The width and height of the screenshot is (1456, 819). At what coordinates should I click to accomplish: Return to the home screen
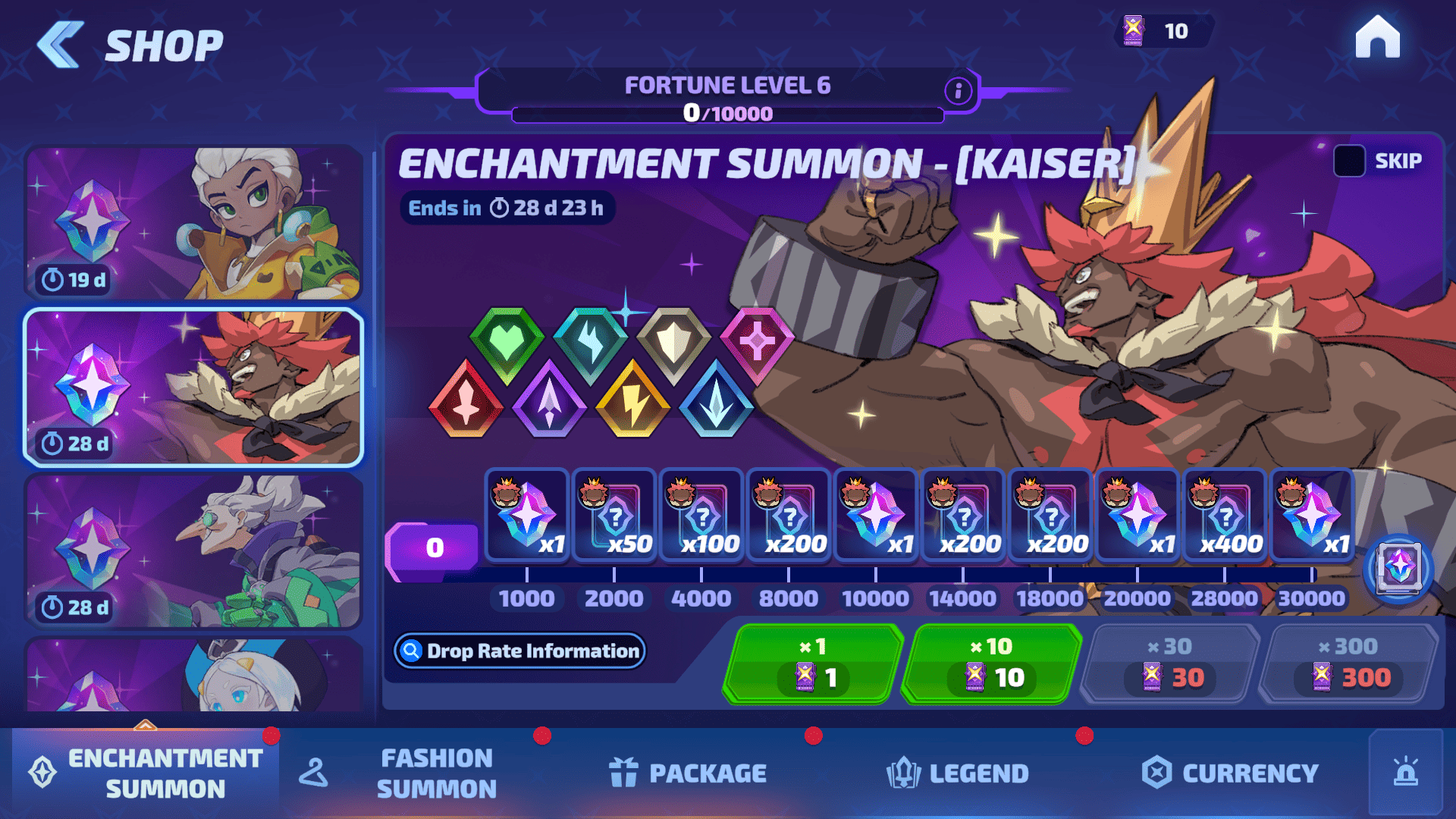pyautogui.click(x=1377, y=37)
